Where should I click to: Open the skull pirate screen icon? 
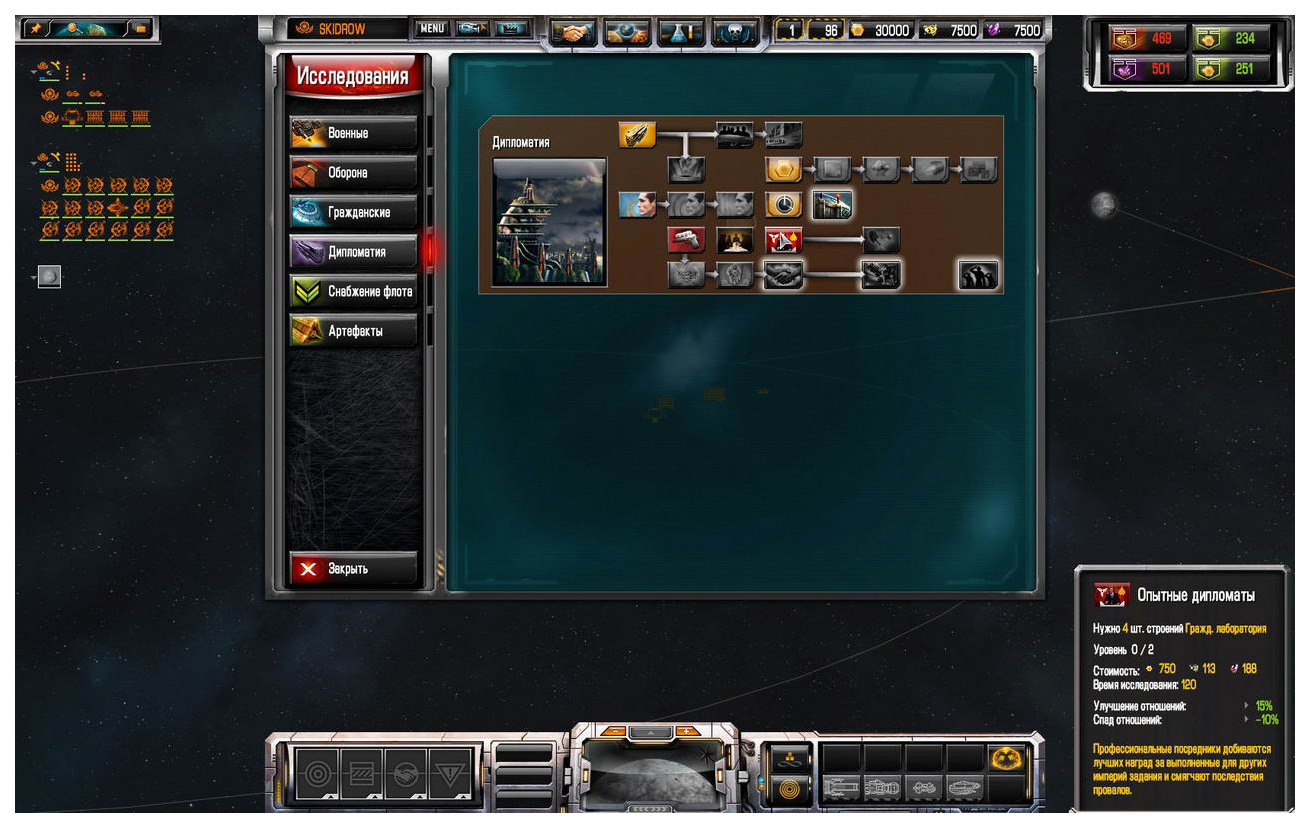734,32
